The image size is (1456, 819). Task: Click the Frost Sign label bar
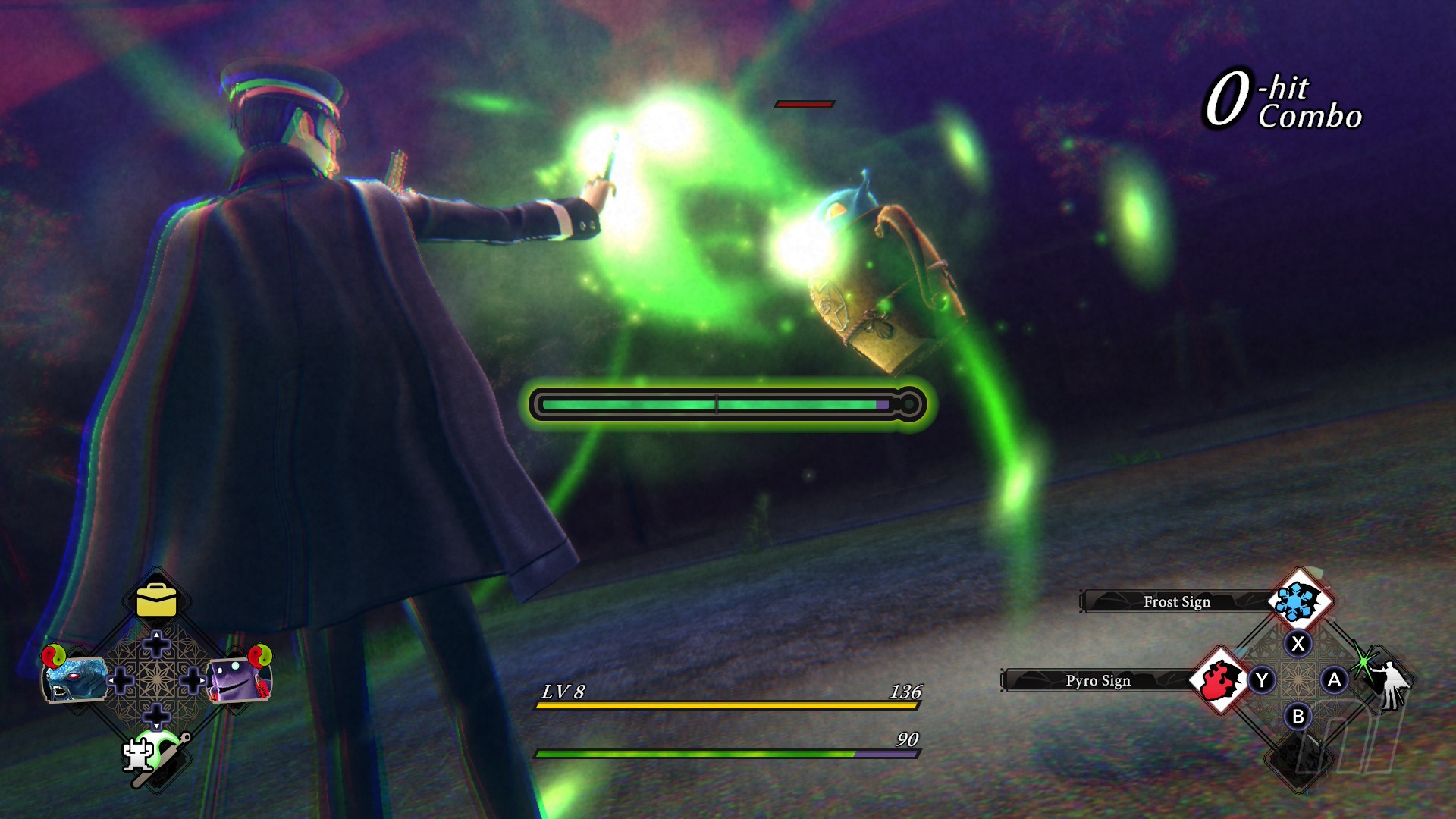(x=1176, y=601)
